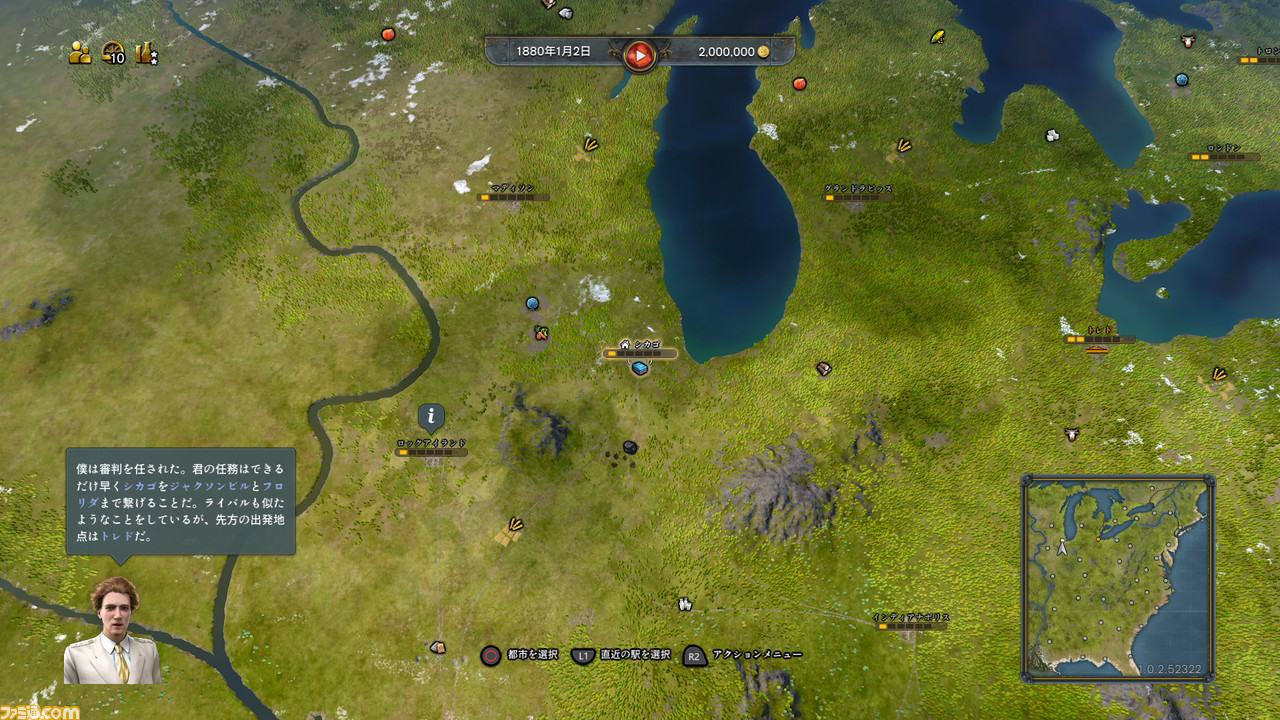Click the minimap of the eastern United States
The height and width of the screenshot is (720, 1280).
pos(1117,577)
